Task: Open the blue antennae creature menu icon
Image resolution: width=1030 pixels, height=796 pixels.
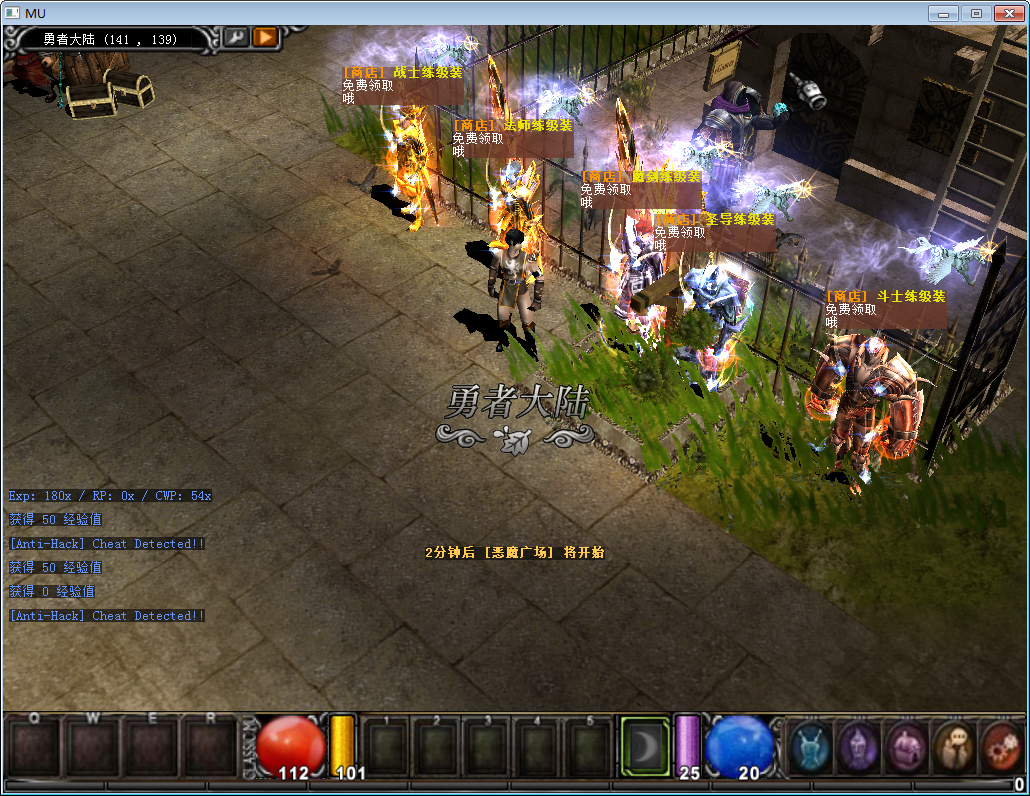Action: pyautogui.click(x=809, y=747)
